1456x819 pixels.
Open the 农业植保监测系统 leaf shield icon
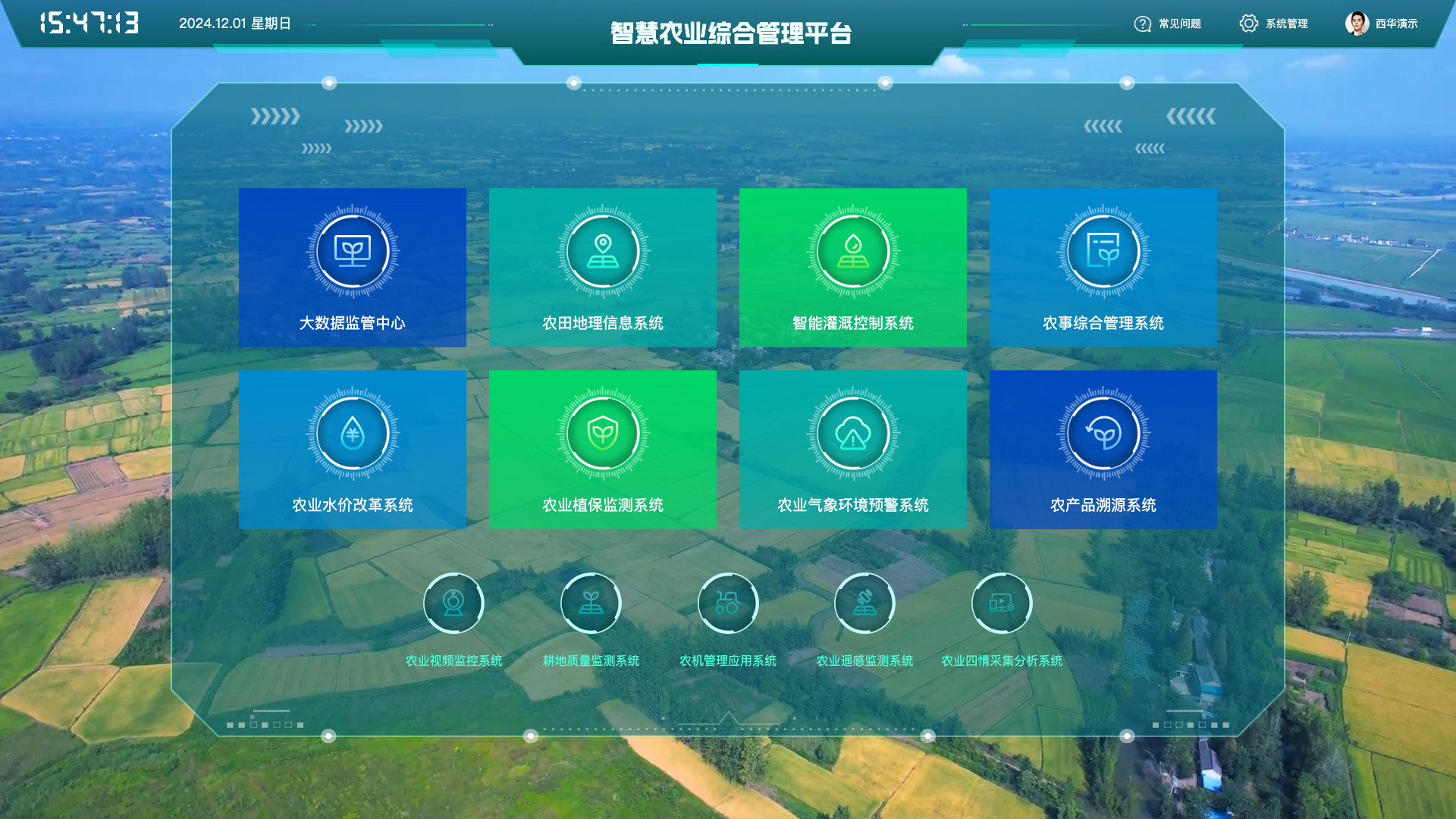coord(602,434)
